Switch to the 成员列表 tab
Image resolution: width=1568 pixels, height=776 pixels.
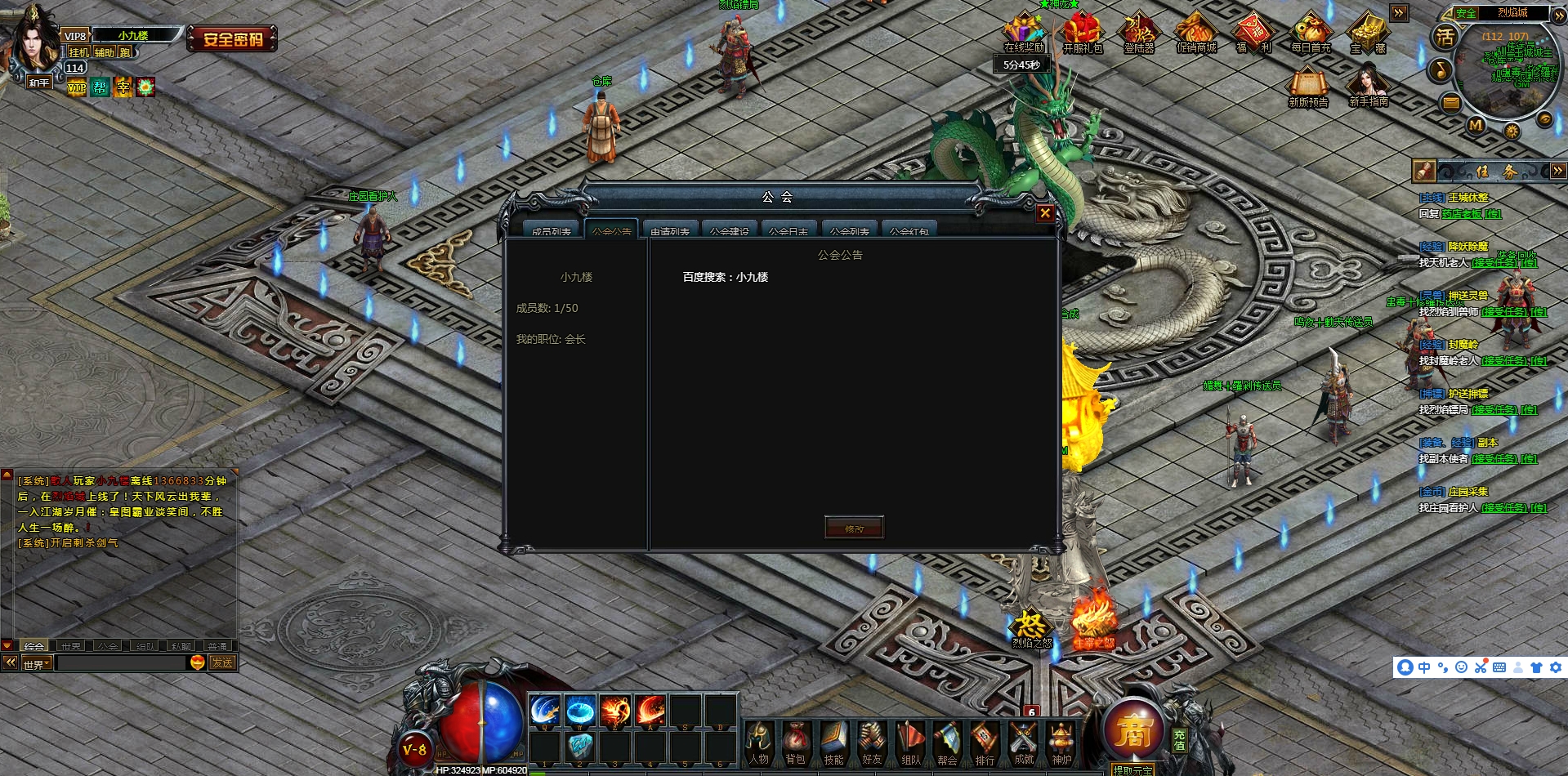point(551,230)
